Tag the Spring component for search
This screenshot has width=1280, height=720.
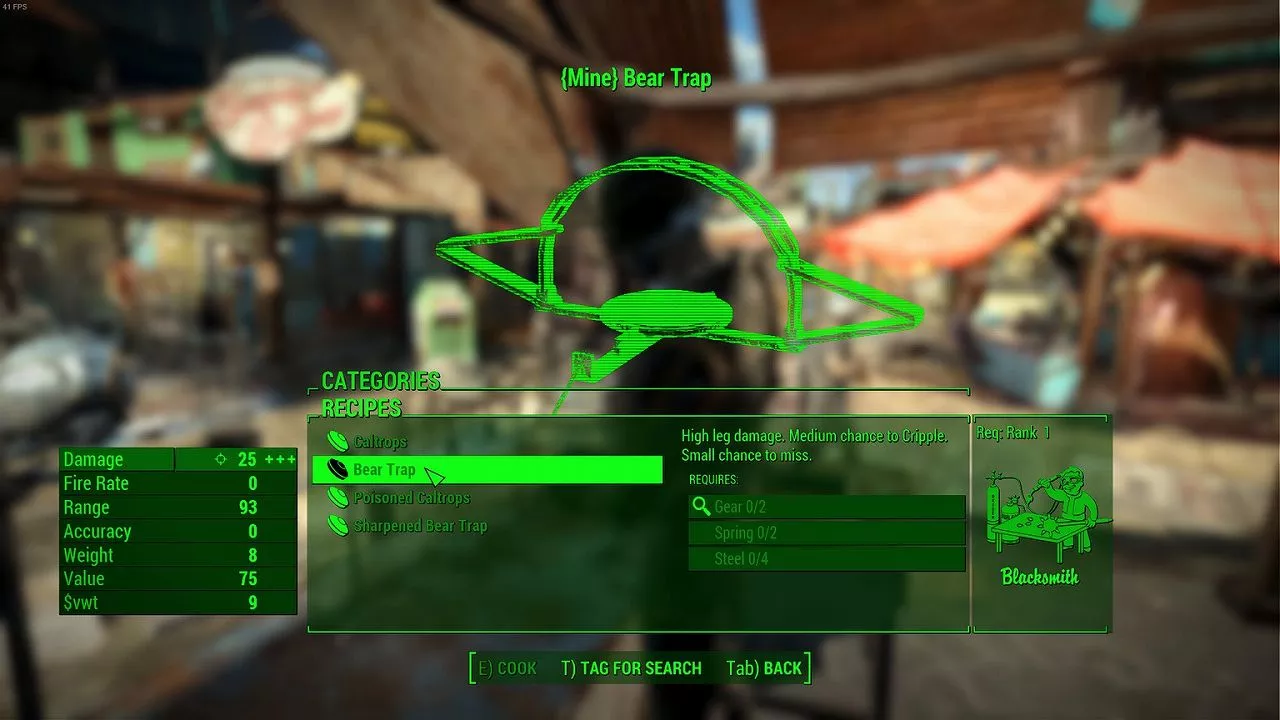click(826, 532)
